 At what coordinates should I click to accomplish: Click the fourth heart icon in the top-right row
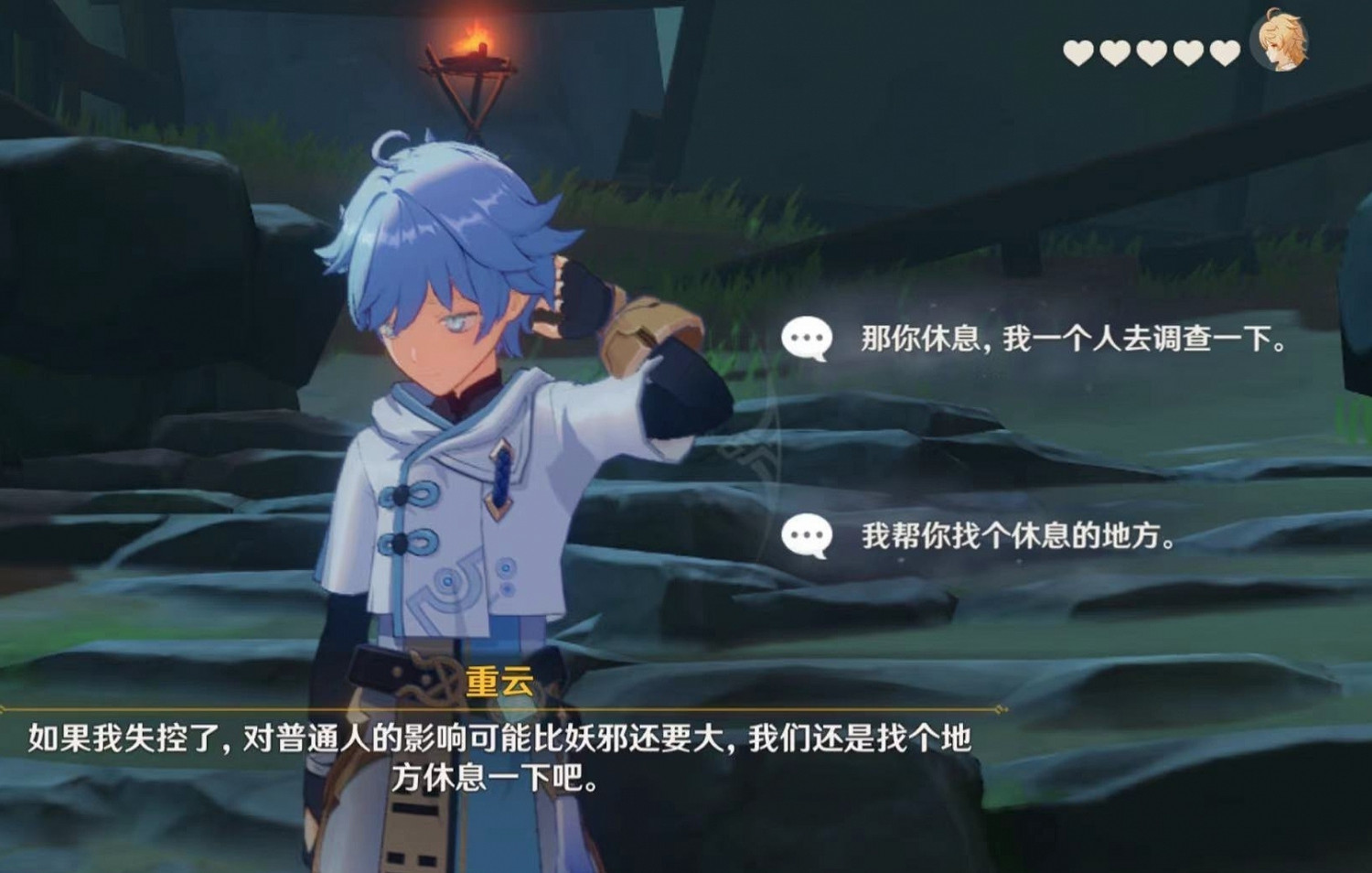(1186, 53)
